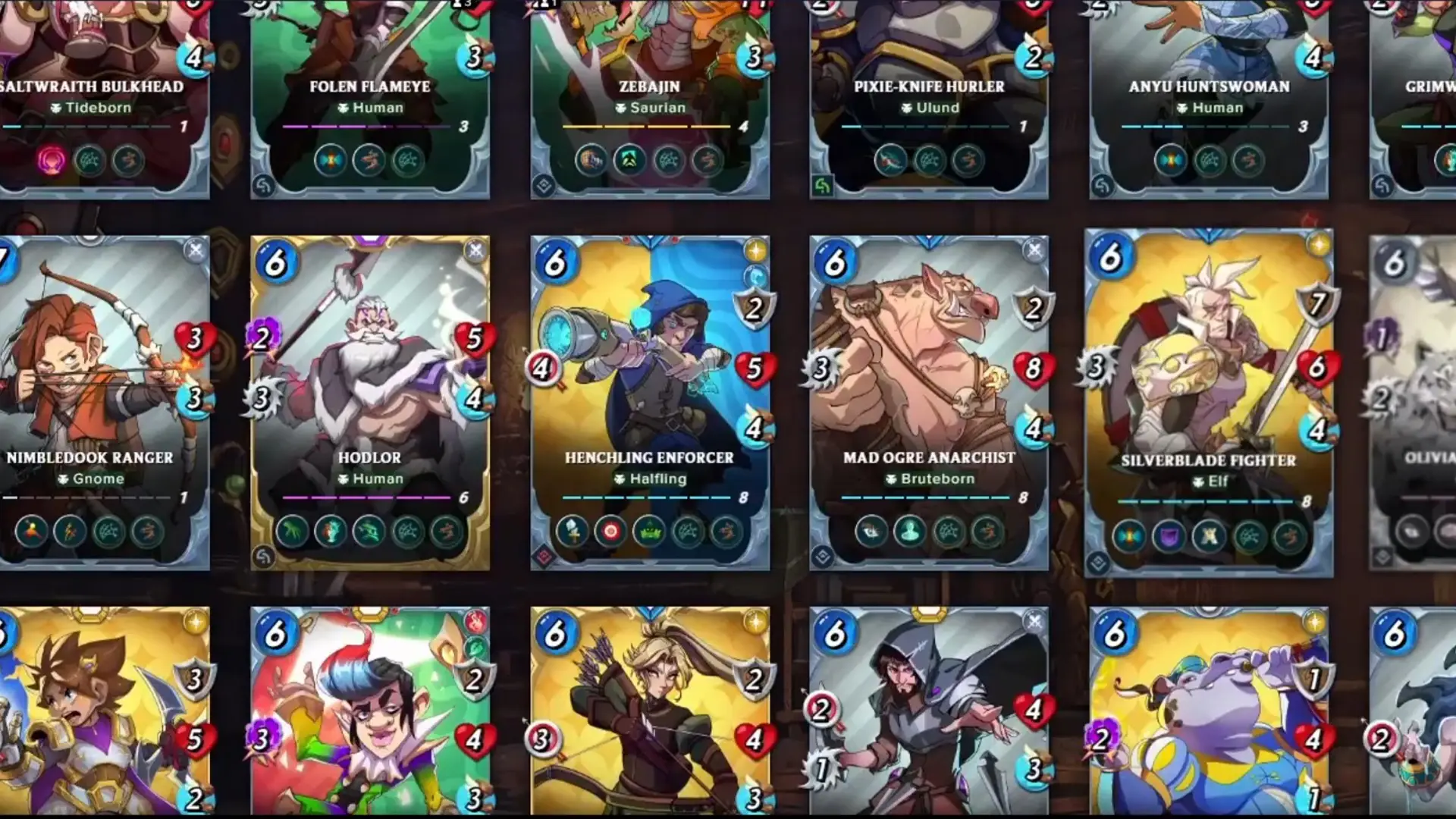Select the green crown ability on Henchling Enforcer

point(650,531)
